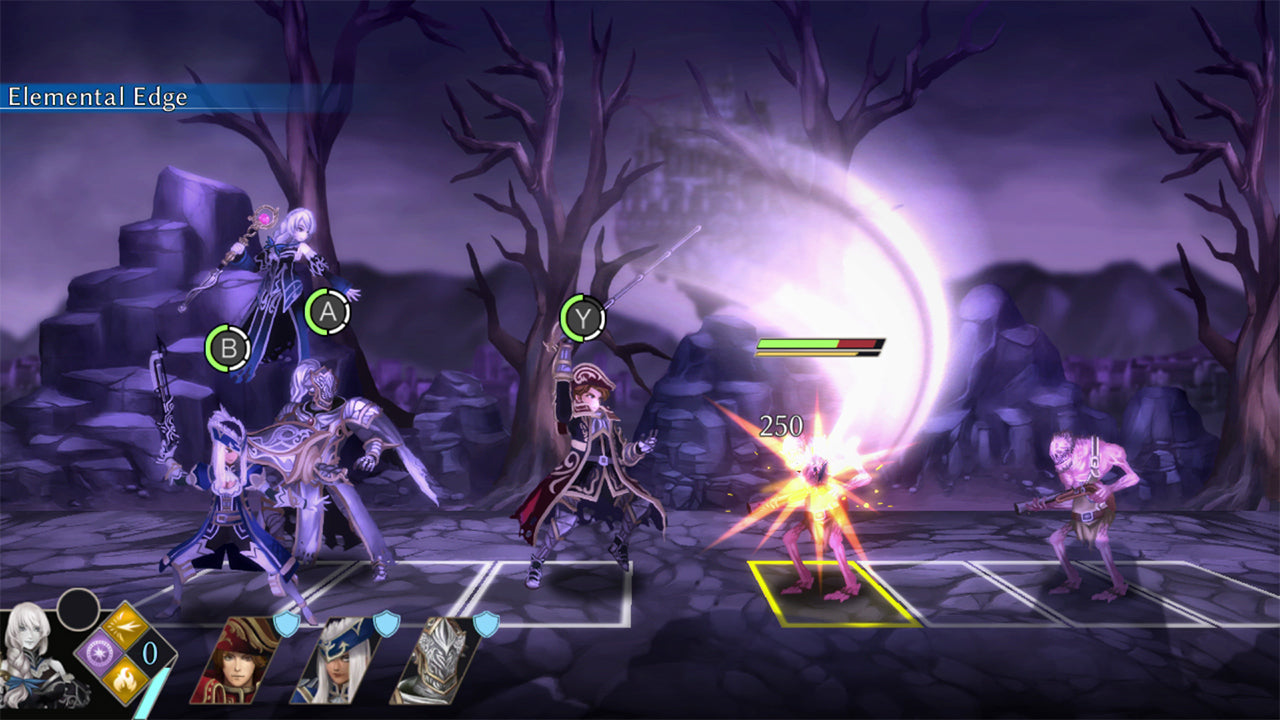
Task: Select the yellow wing skill icon
Action: pyautogui.click(x=124, y=624)
